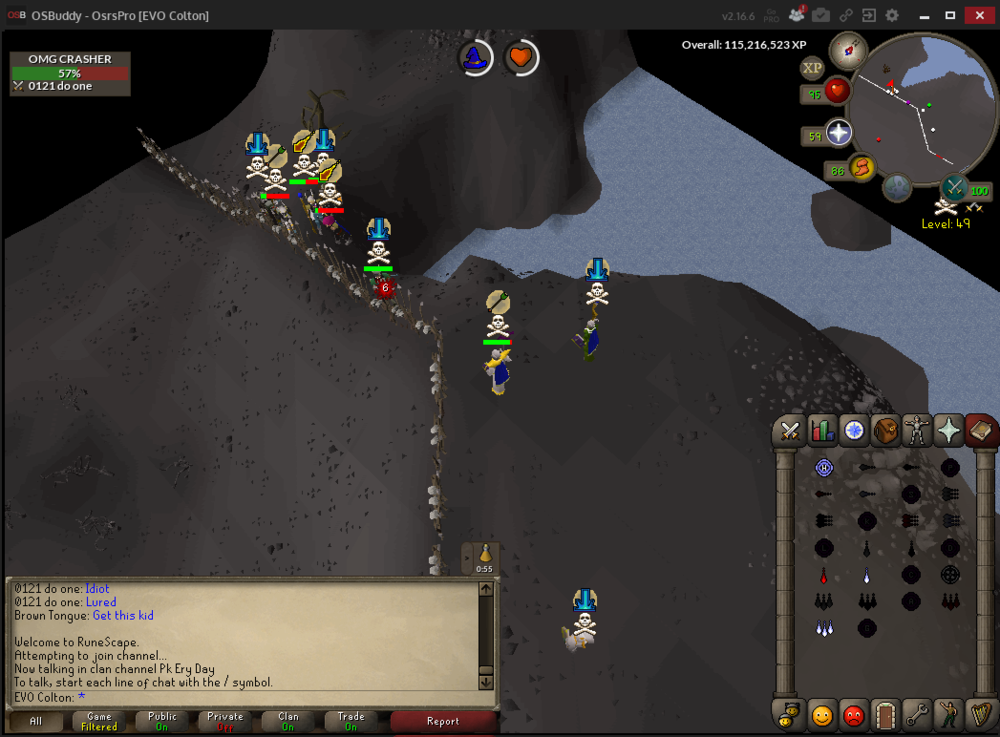
Task: Open the Quest list tab
Action: [x=853, y=431]
